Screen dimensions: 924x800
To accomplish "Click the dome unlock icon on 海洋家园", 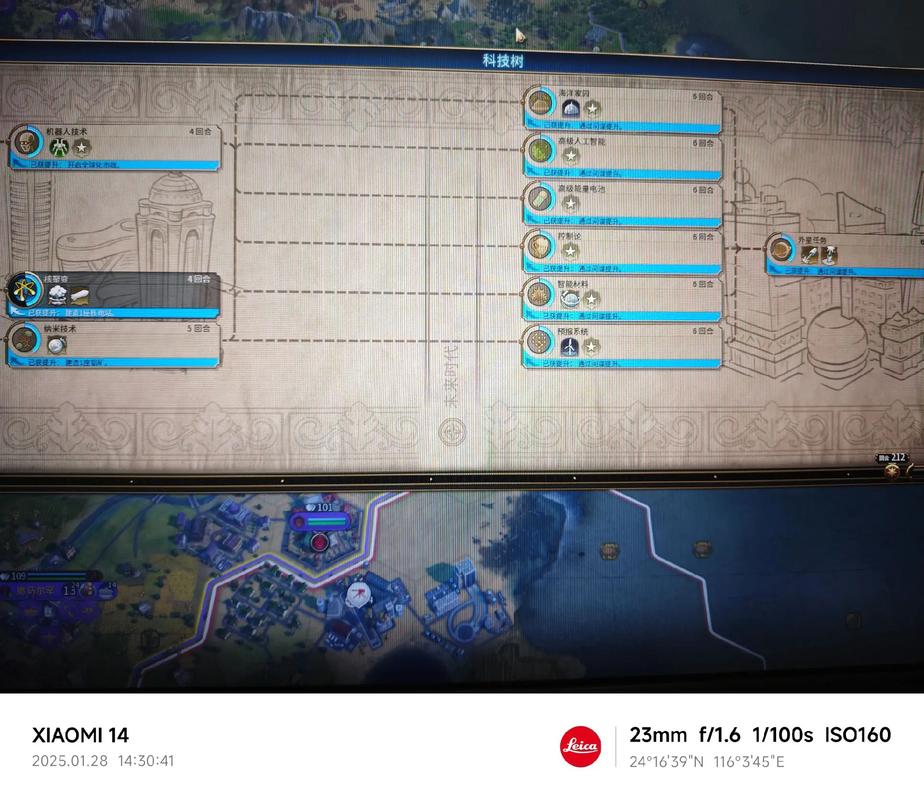I will pyautogui.click(x=570, y=108).
